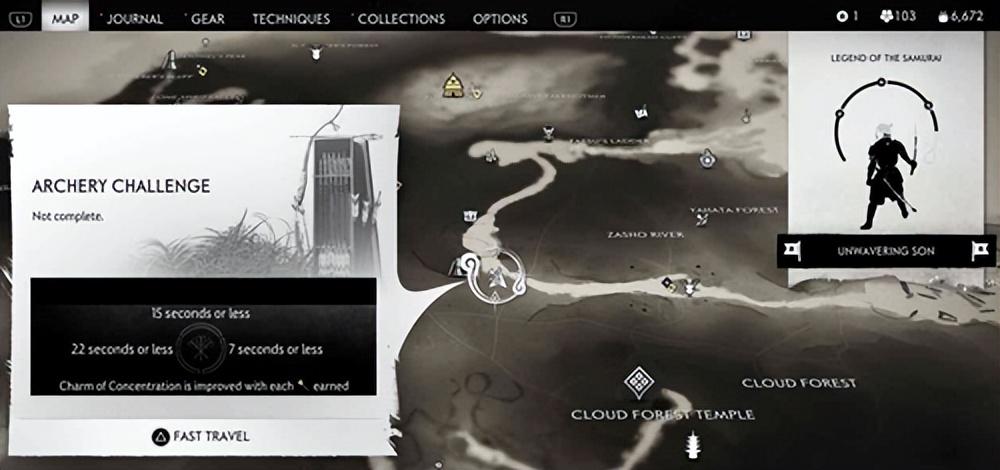Open the Gear tab
The width and height of the screenshot is (1000, 470).
(x=208, y=18)
